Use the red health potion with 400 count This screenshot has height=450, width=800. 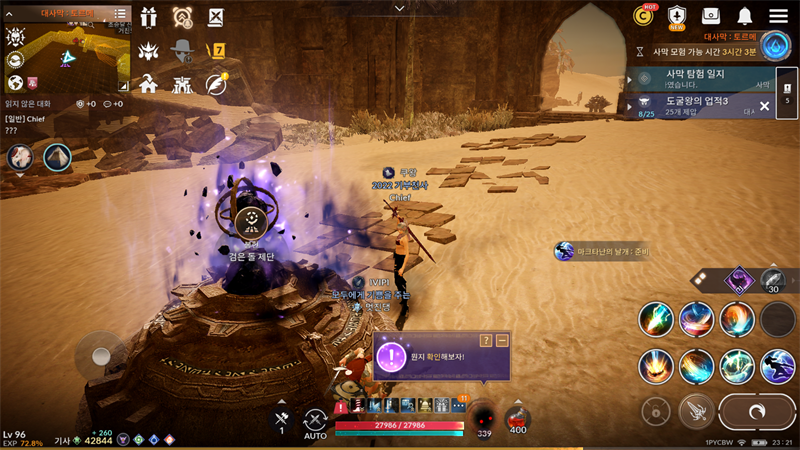(518, 418)
